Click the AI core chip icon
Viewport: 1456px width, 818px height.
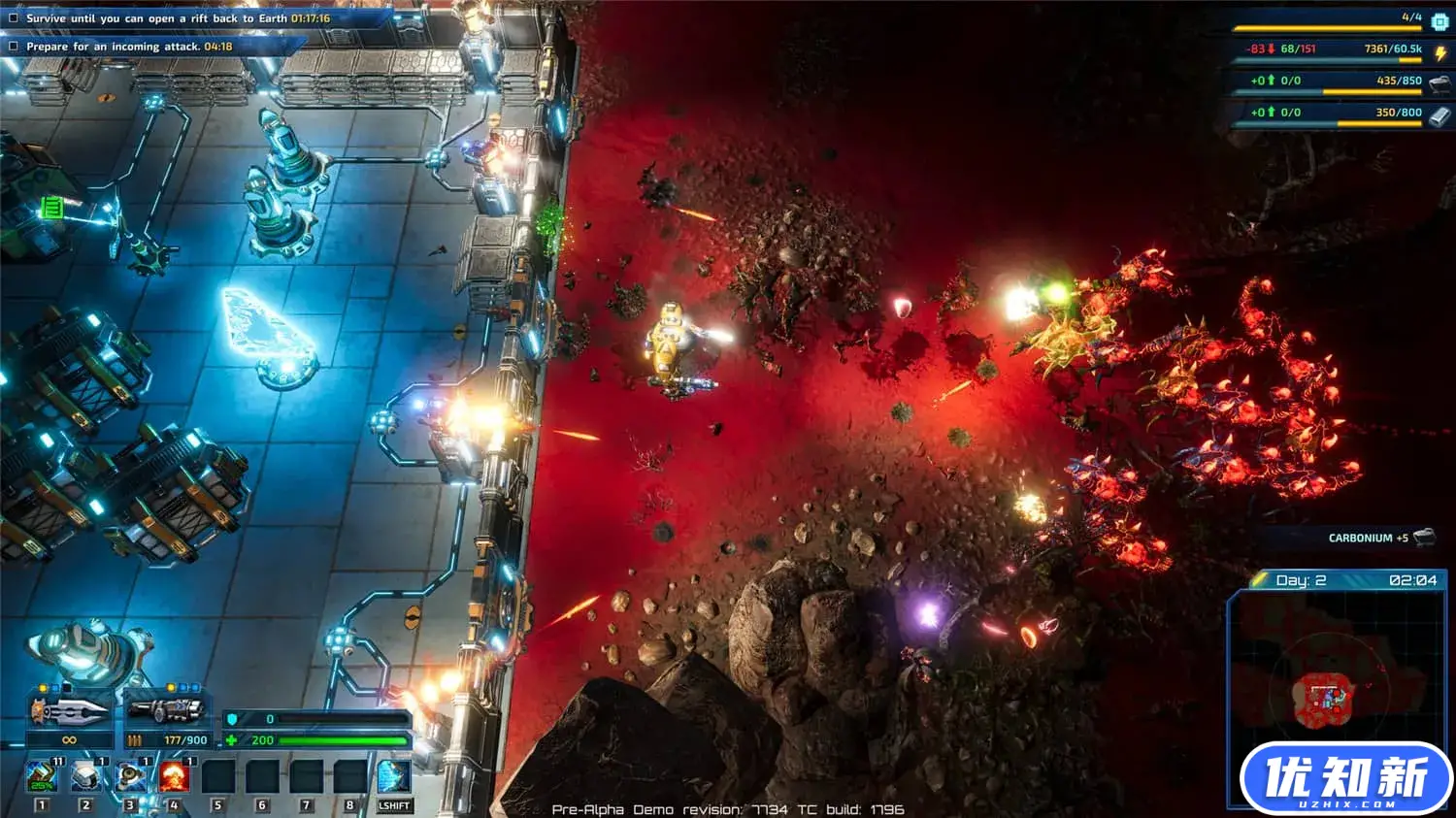(x=1439, y=21)
